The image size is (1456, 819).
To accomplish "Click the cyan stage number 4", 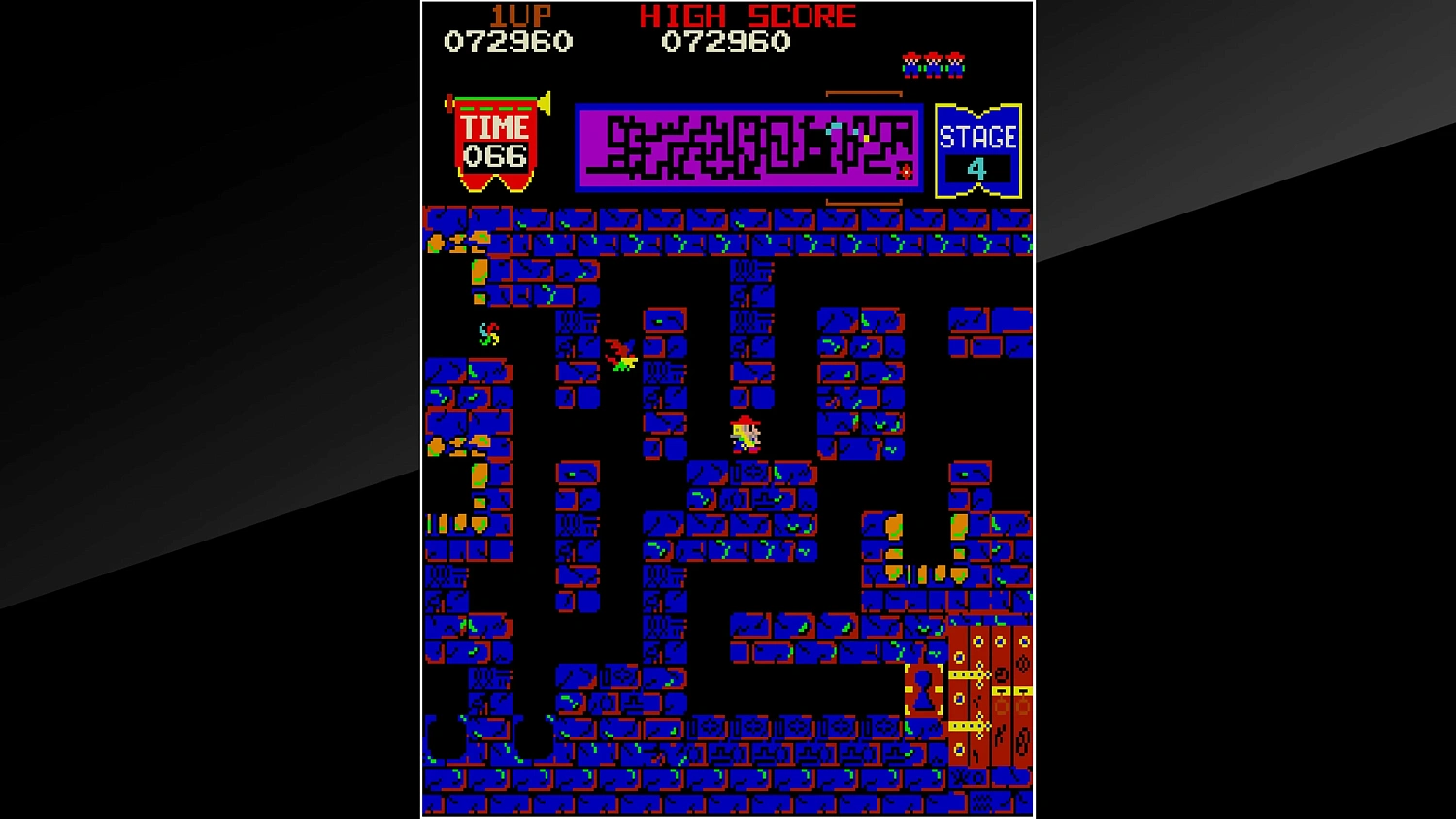I will coord(979,168).
